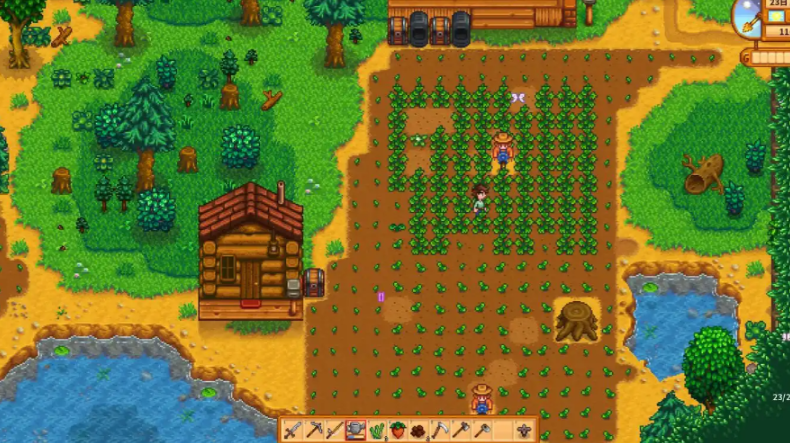This screenshot has width=790, height=443.
Task: Equip the scythe from the hotbar
Action: pos(439,431)
